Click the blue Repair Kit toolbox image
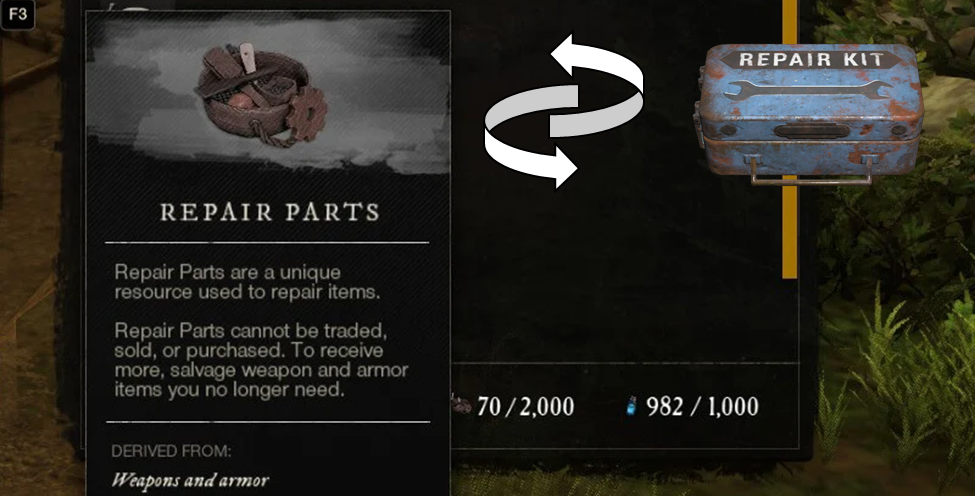This screenshot has height=496, width=976. (807, 110)
